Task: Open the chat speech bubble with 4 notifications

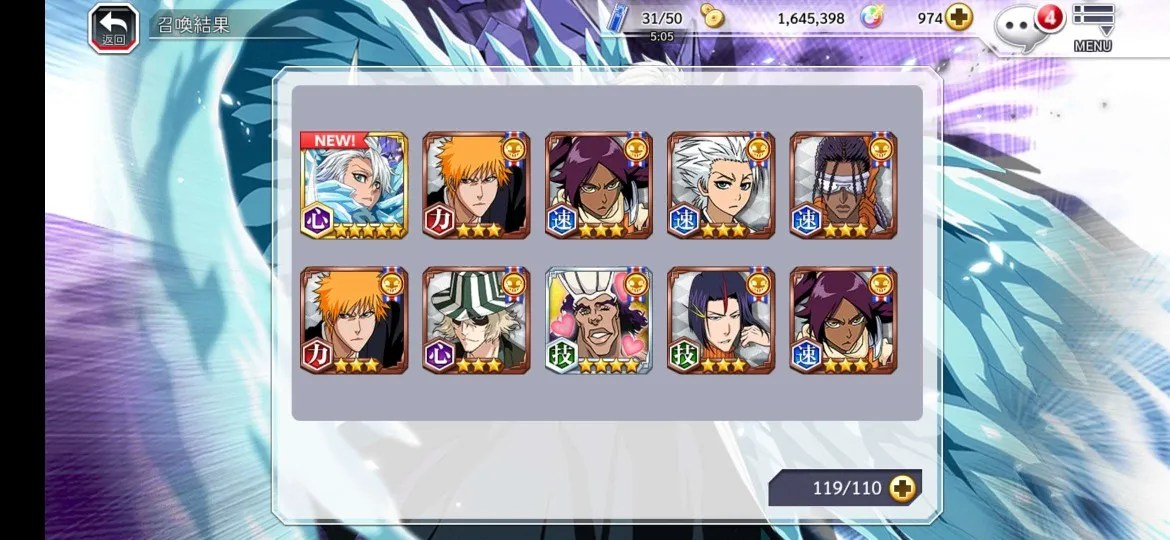Action: [1022, 27]
